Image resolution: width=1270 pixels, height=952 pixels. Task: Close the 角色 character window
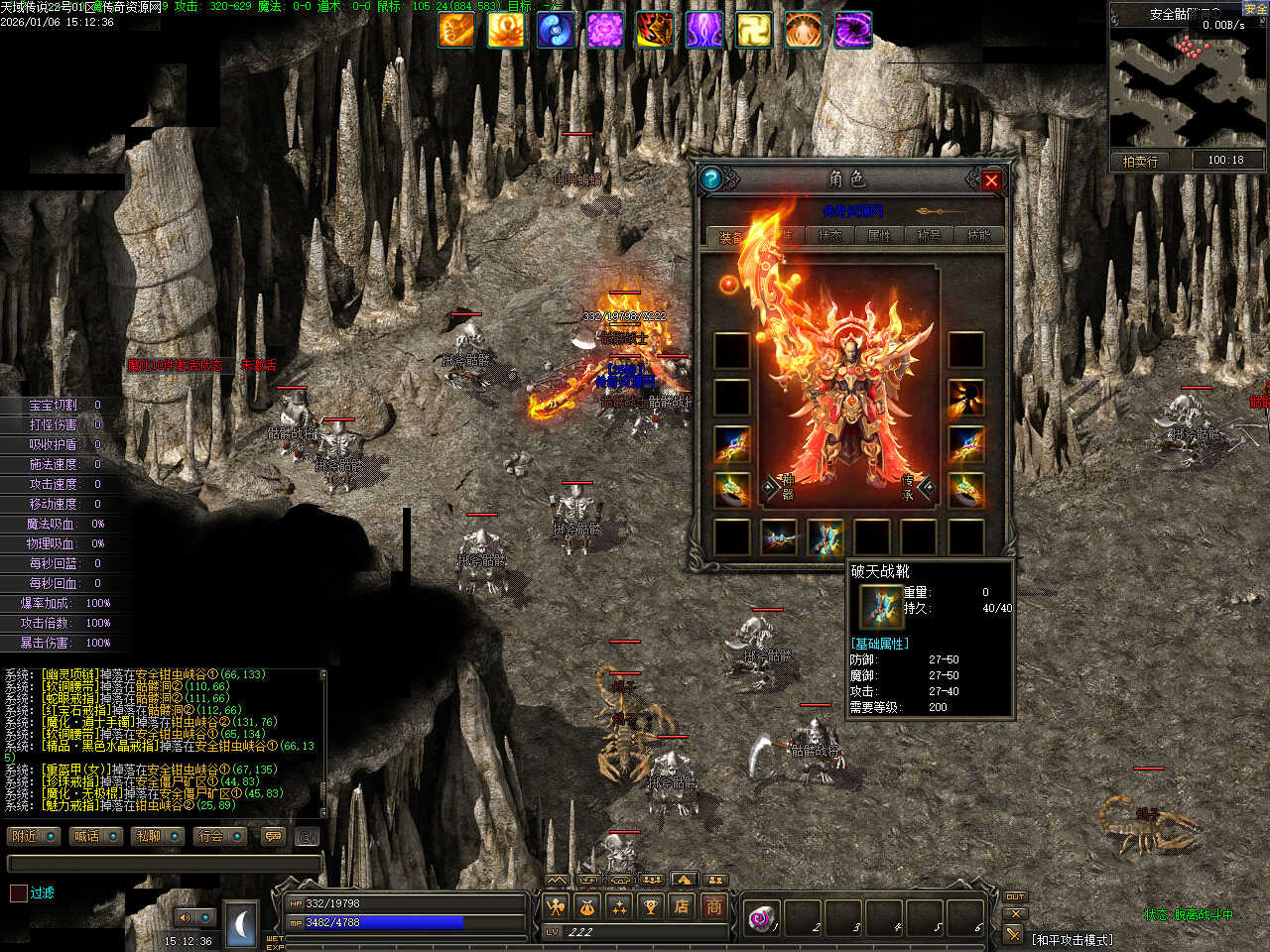[x=990, y=180]
